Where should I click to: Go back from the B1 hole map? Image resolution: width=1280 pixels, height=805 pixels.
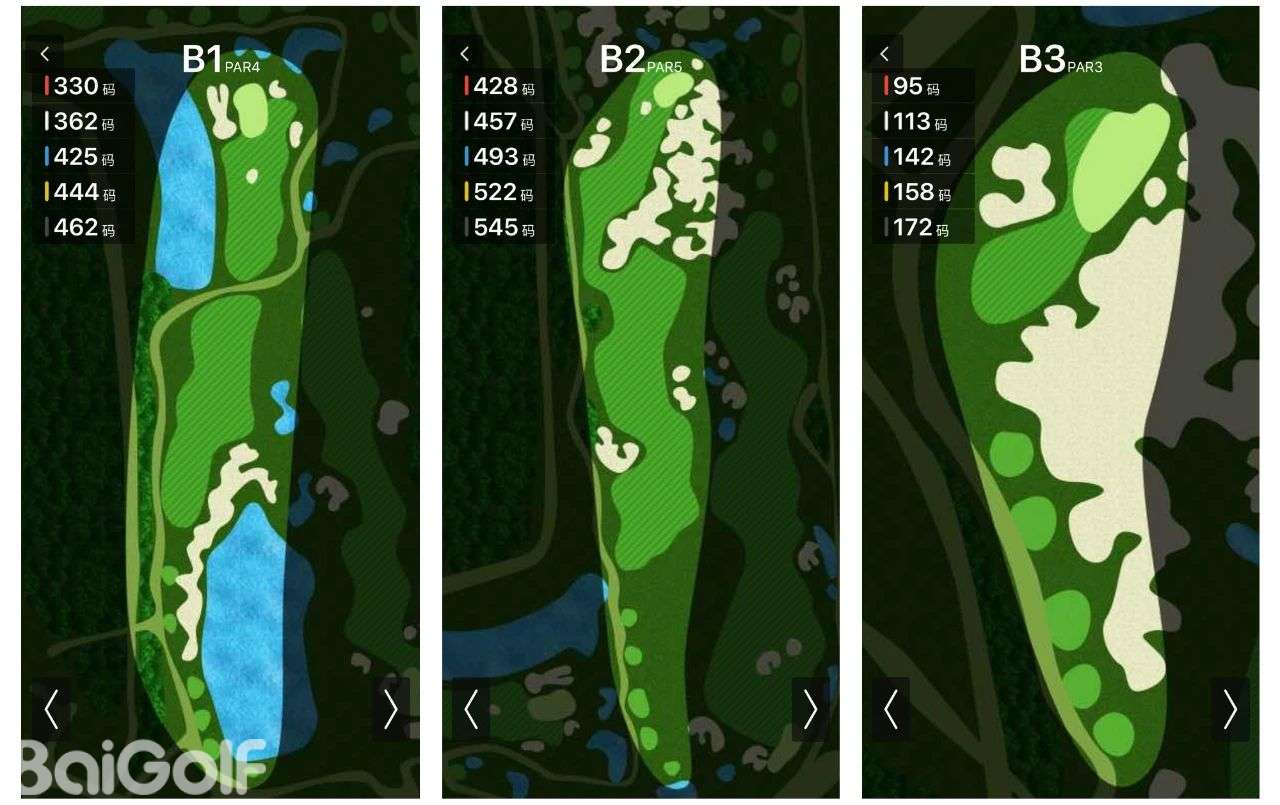[44, 54]
